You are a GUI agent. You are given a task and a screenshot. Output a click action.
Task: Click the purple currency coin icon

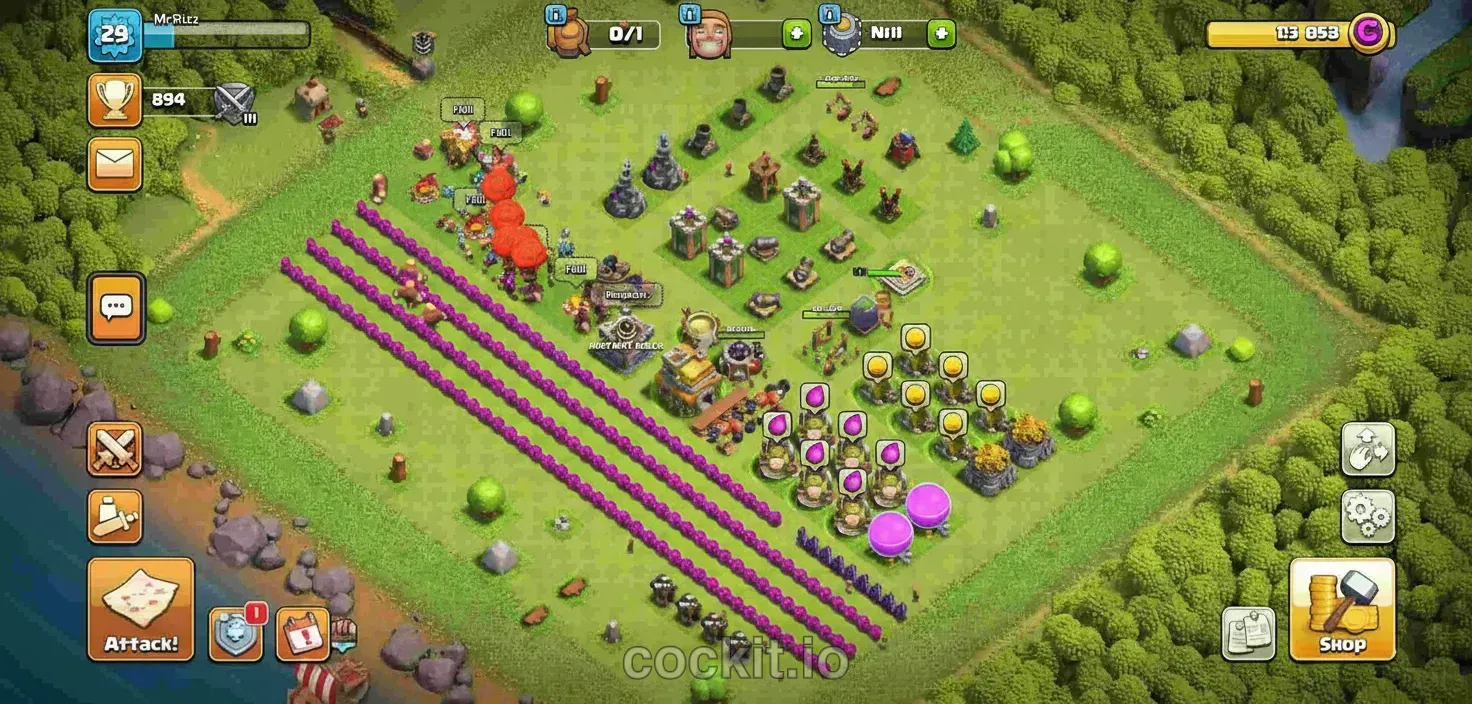coord(1368,33)
